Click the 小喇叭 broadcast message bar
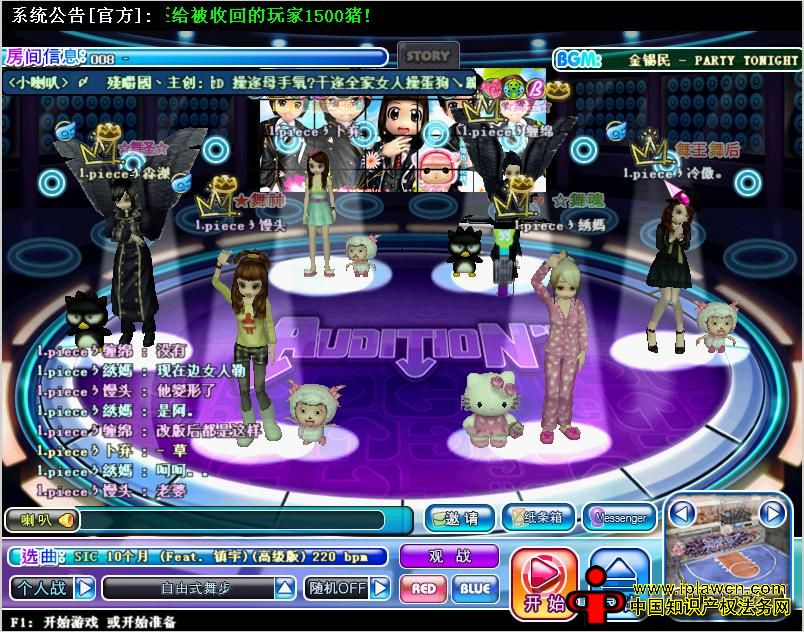 pyautogui.click(x=240, y=82)
